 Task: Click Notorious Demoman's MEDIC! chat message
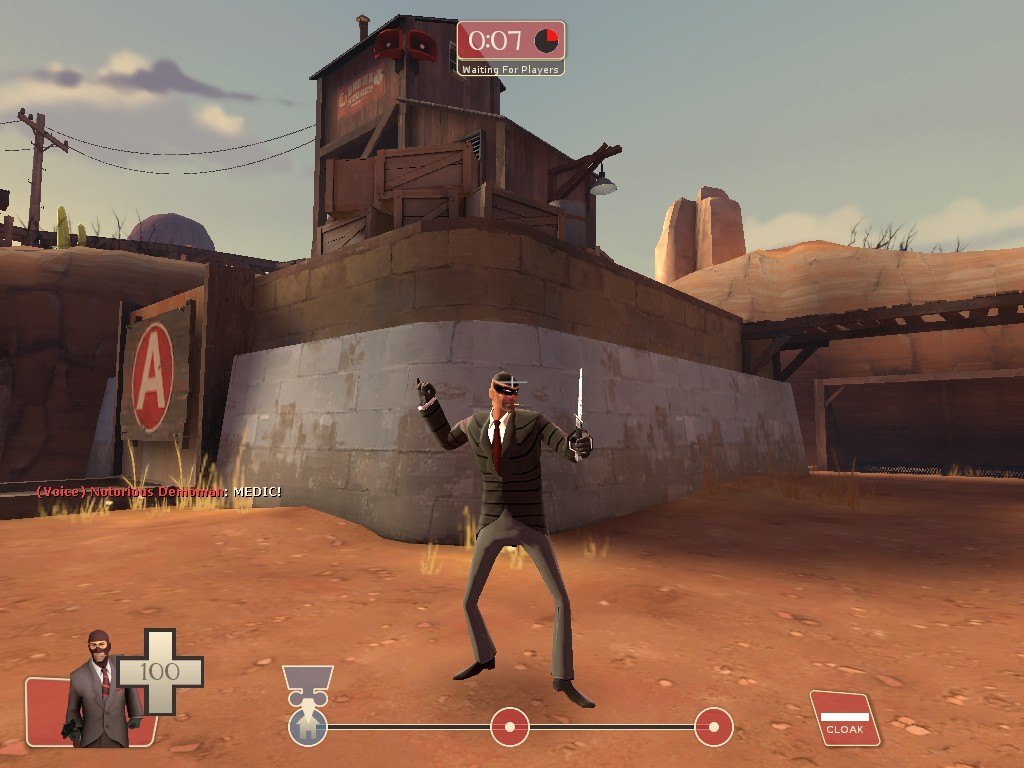point(159,492)
